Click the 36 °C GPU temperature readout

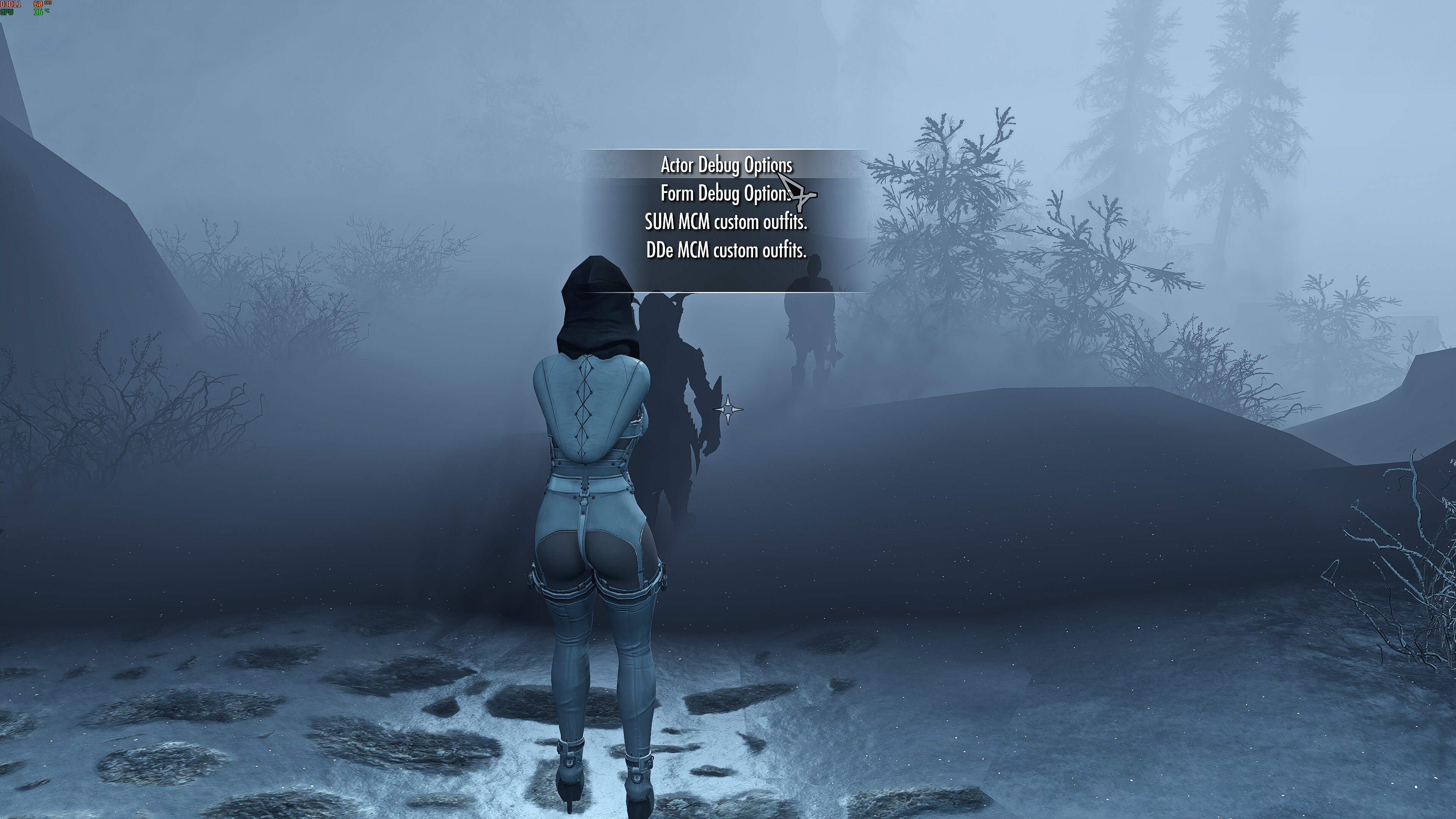click(38, 13)
